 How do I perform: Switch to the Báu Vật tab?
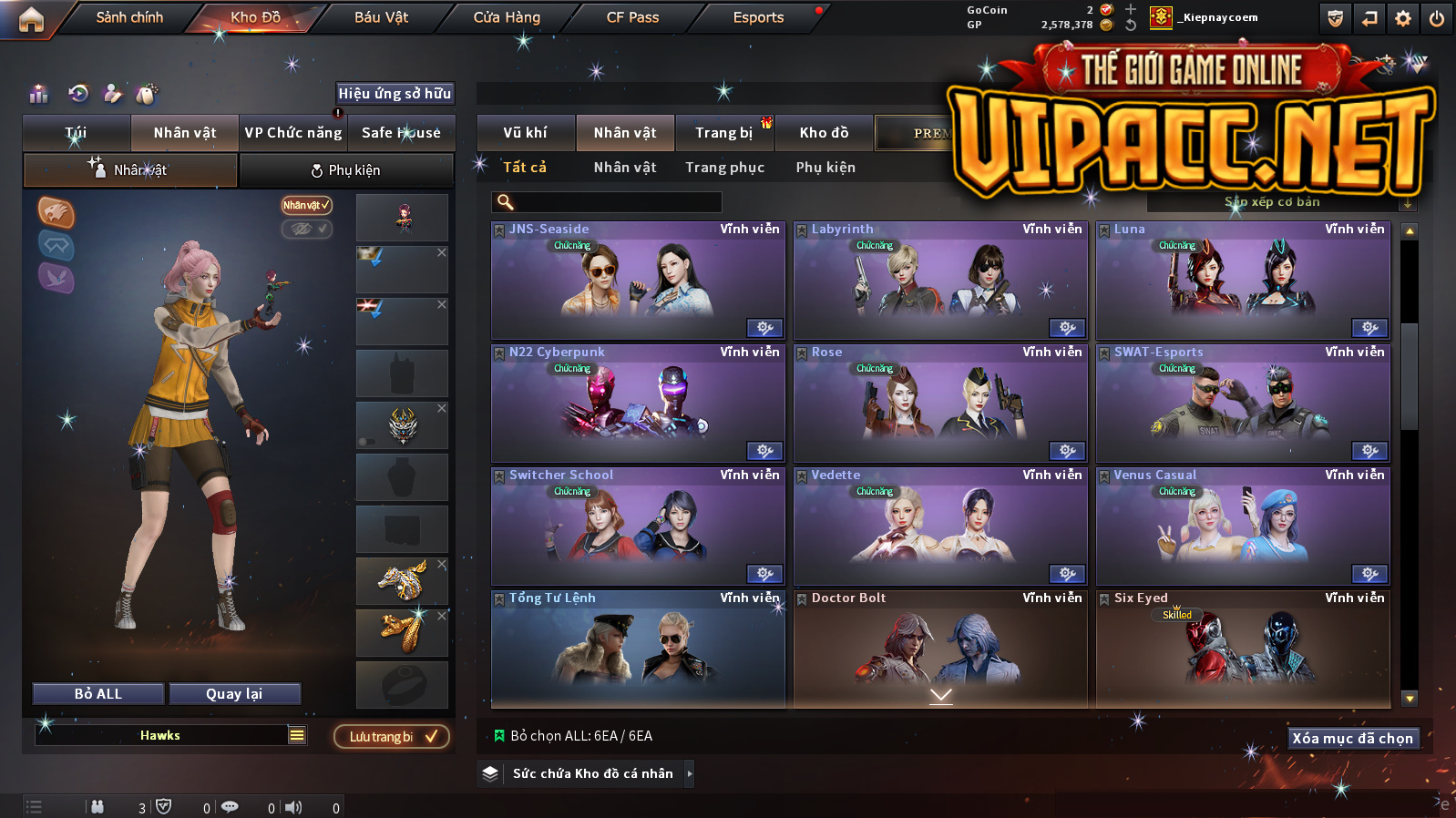(381, 17)
